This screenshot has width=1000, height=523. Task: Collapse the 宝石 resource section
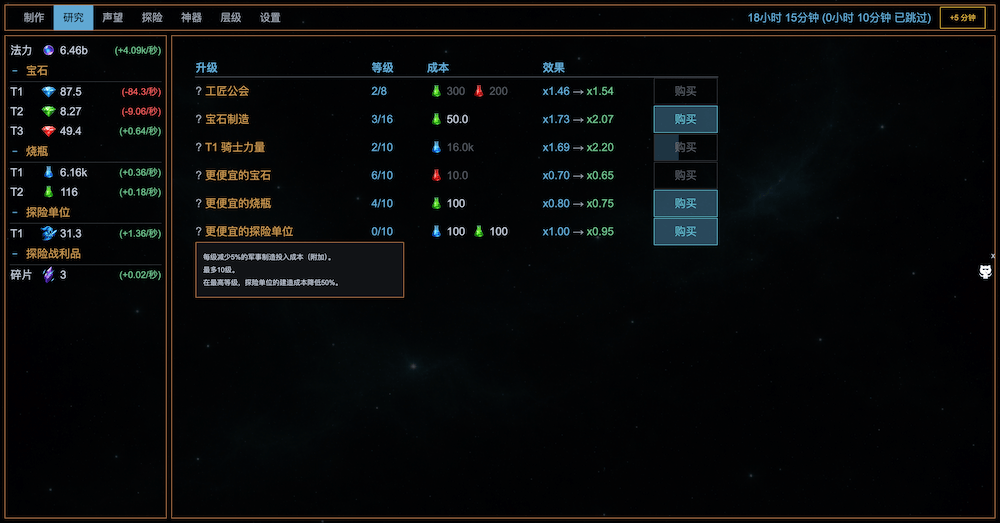click(30, 71)
